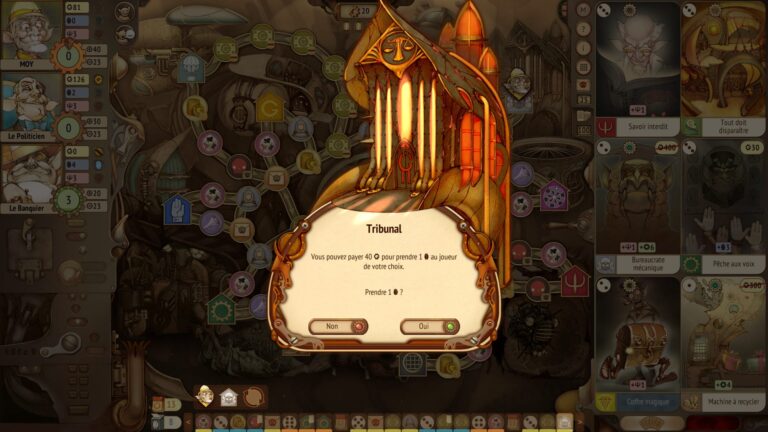
Task: Click Le Politicien player portrait
Action: coord(30,102)
